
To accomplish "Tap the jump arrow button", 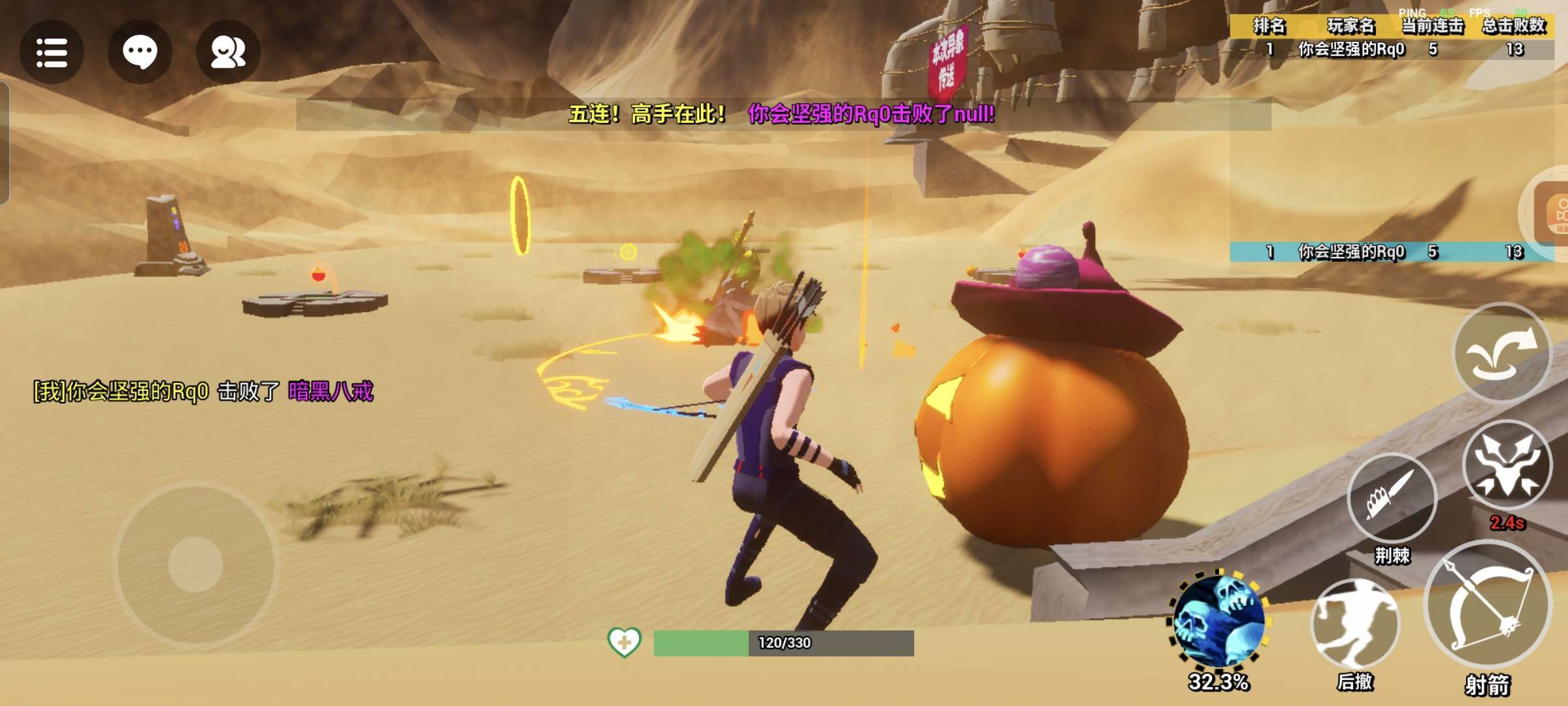I will pyautogui.click(x=1501, y=353).
